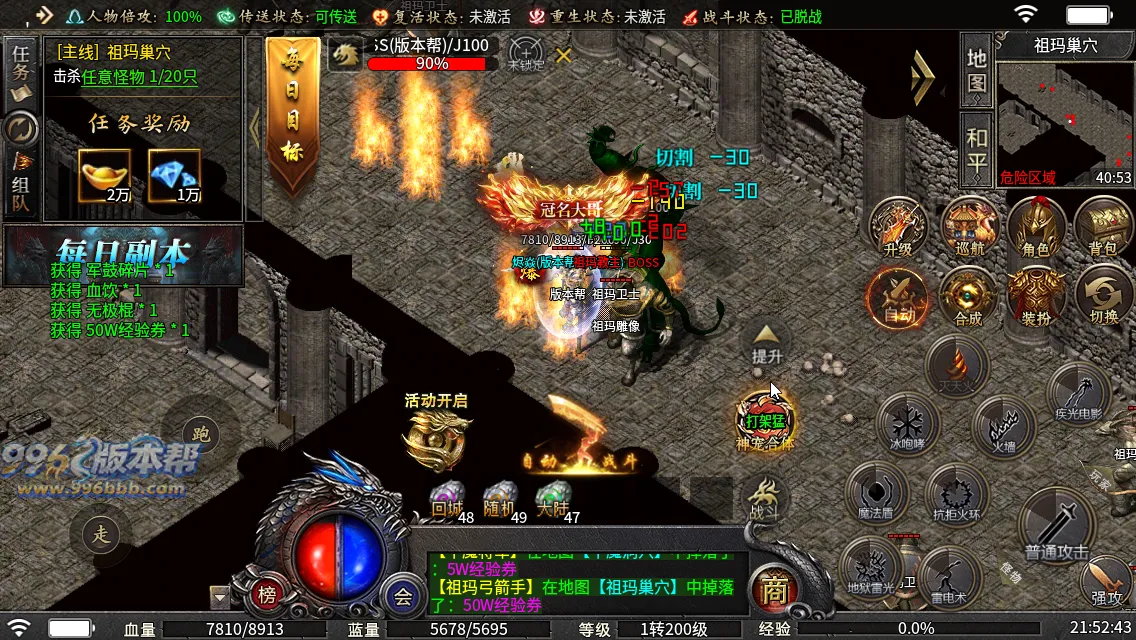The image size is (1136, 640).
Task: Open the 每日副本 daily dungeon banner
Action: pos(123,252)
